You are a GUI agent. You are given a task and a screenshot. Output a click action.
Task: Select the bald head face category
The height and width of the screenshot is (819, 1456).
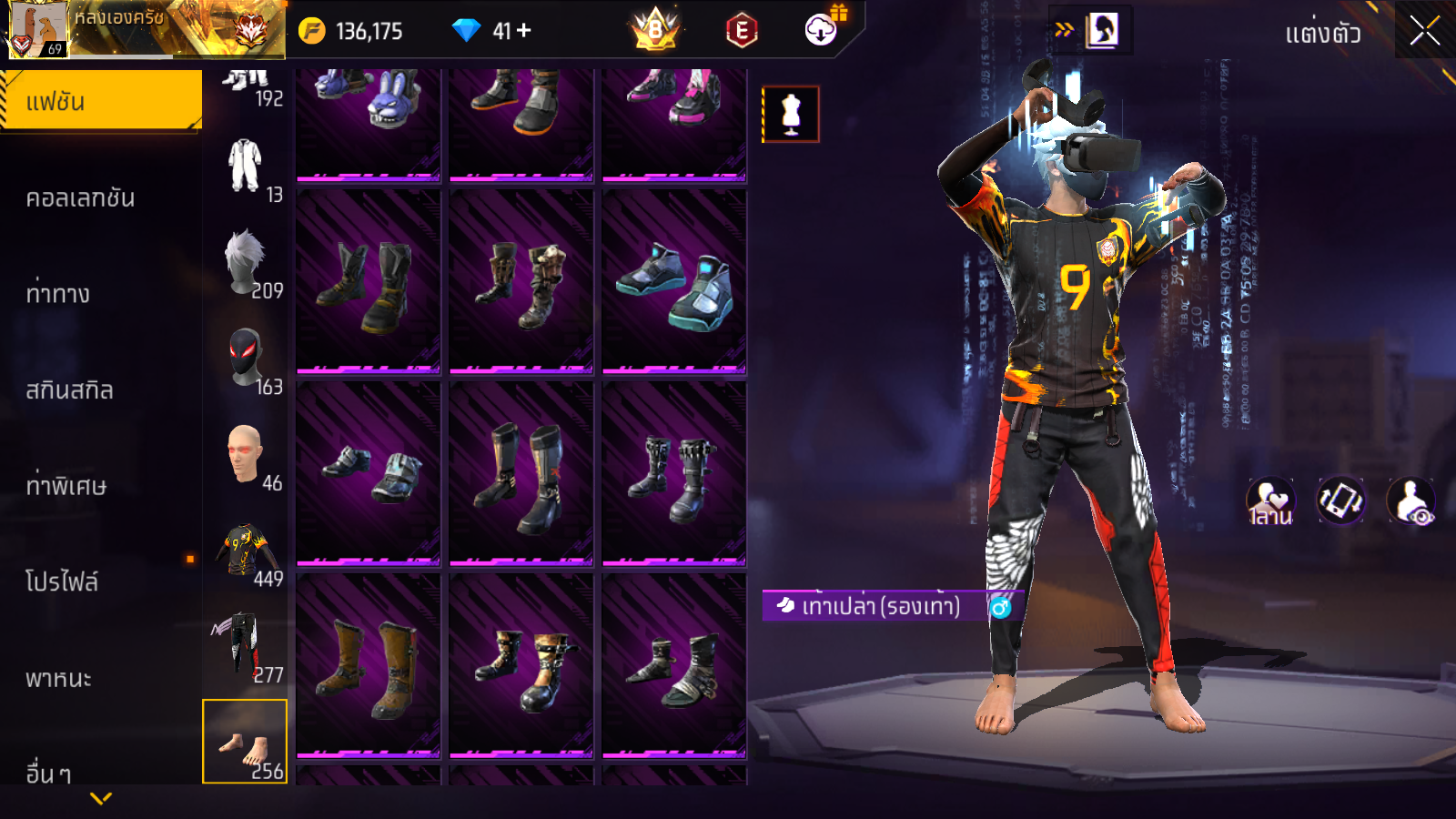coord(245,455)
